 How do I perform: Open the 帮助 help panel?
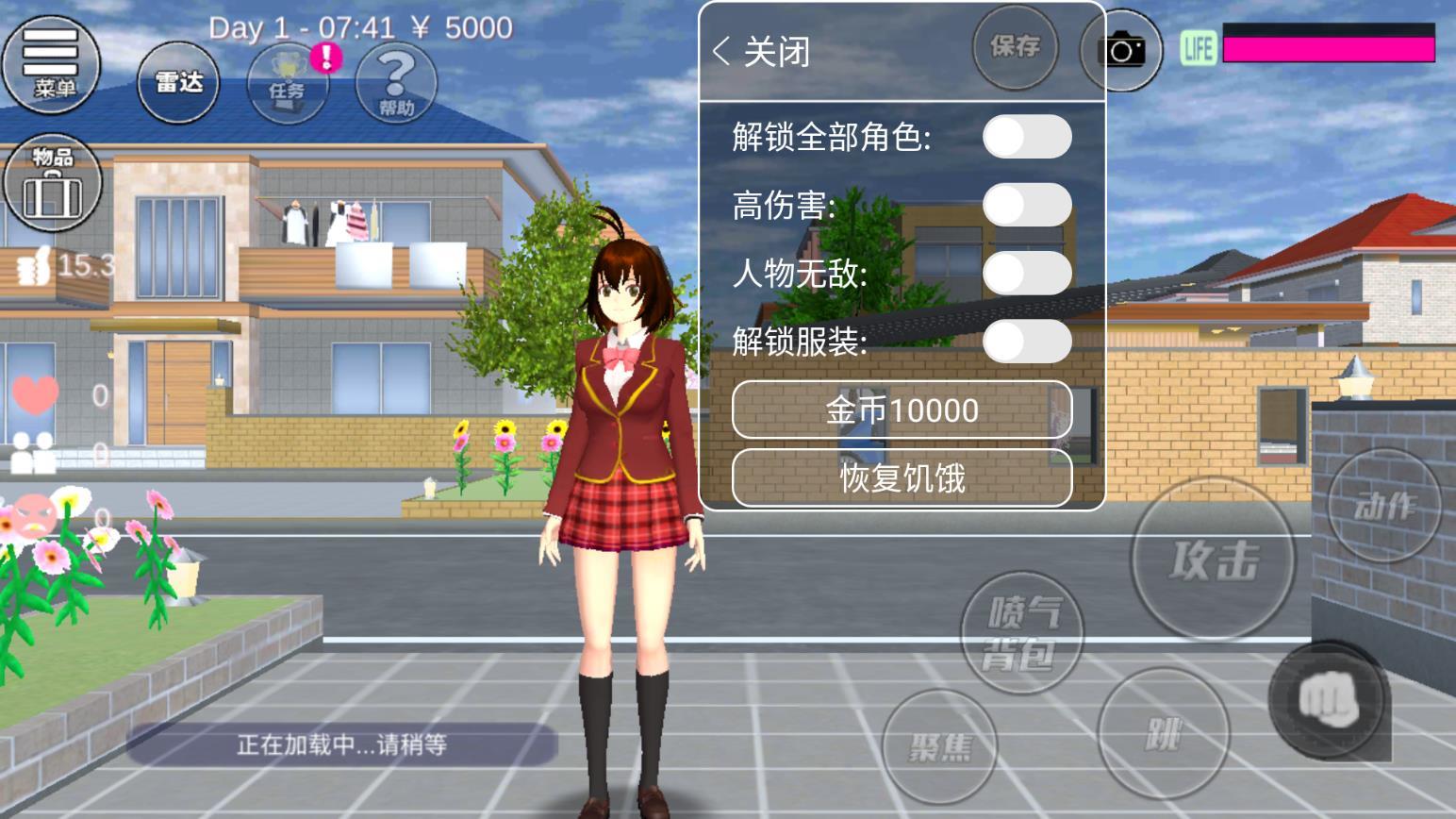point(394,85)
